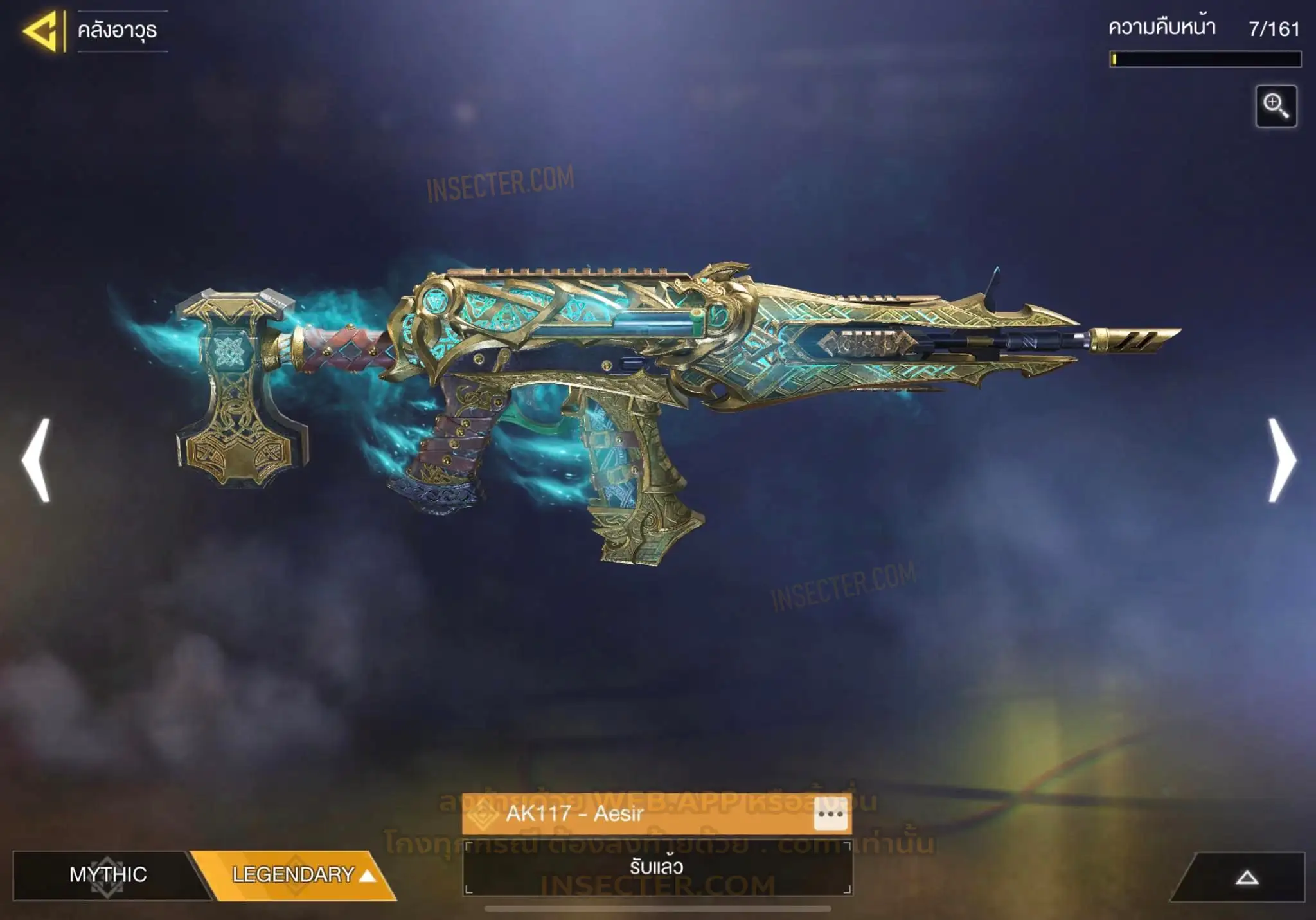The width and height of the screenshot is (1316, 920).
Task: Select the LEGENDARY tab
Action: 296,874
